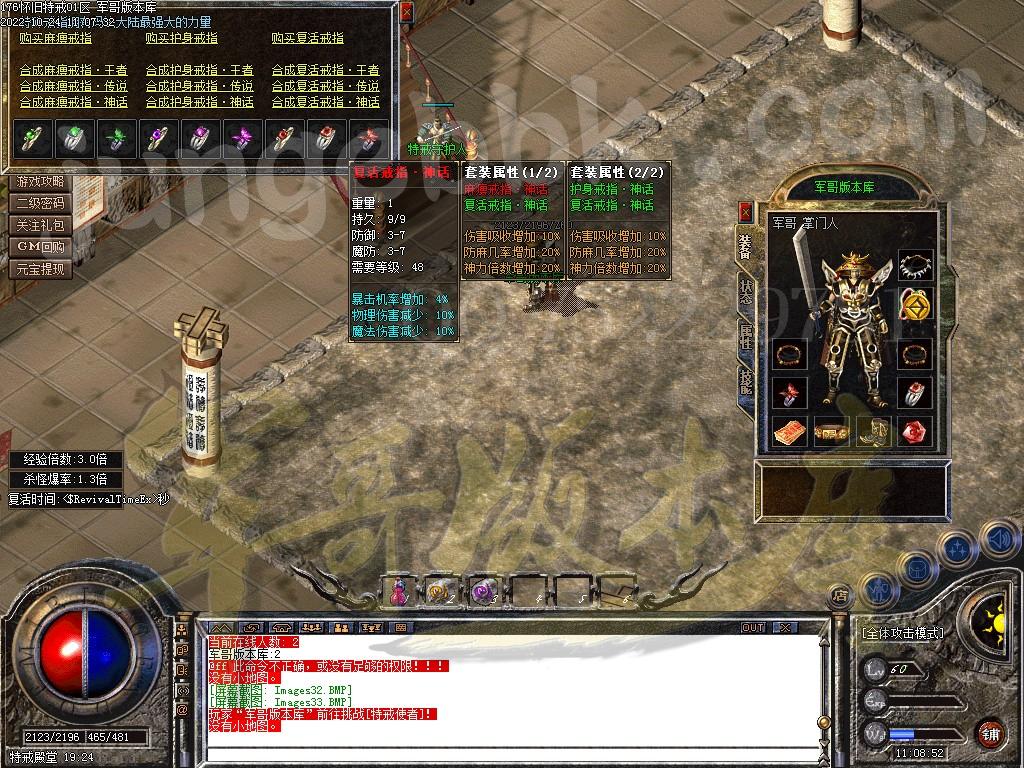
Task: Select 合成复活戒指·神话 synthesis option
Action: tap(326, 102)
